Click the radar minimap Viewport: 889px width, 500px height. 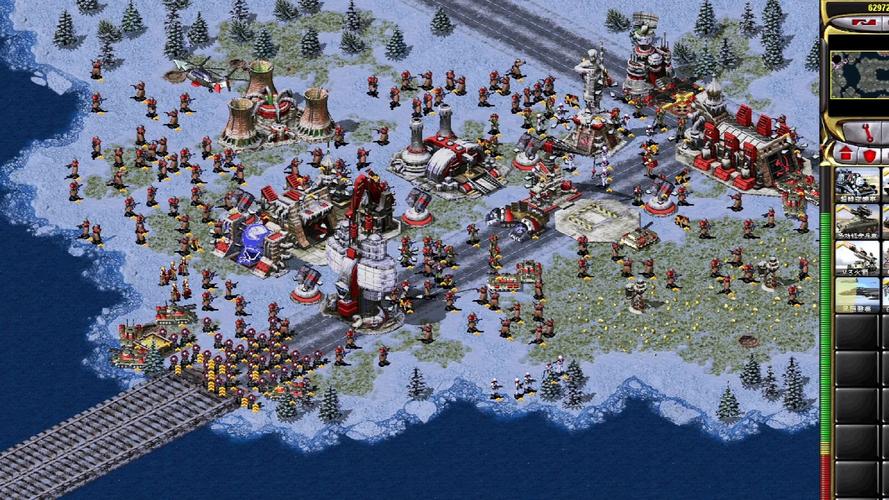point(860,60)
